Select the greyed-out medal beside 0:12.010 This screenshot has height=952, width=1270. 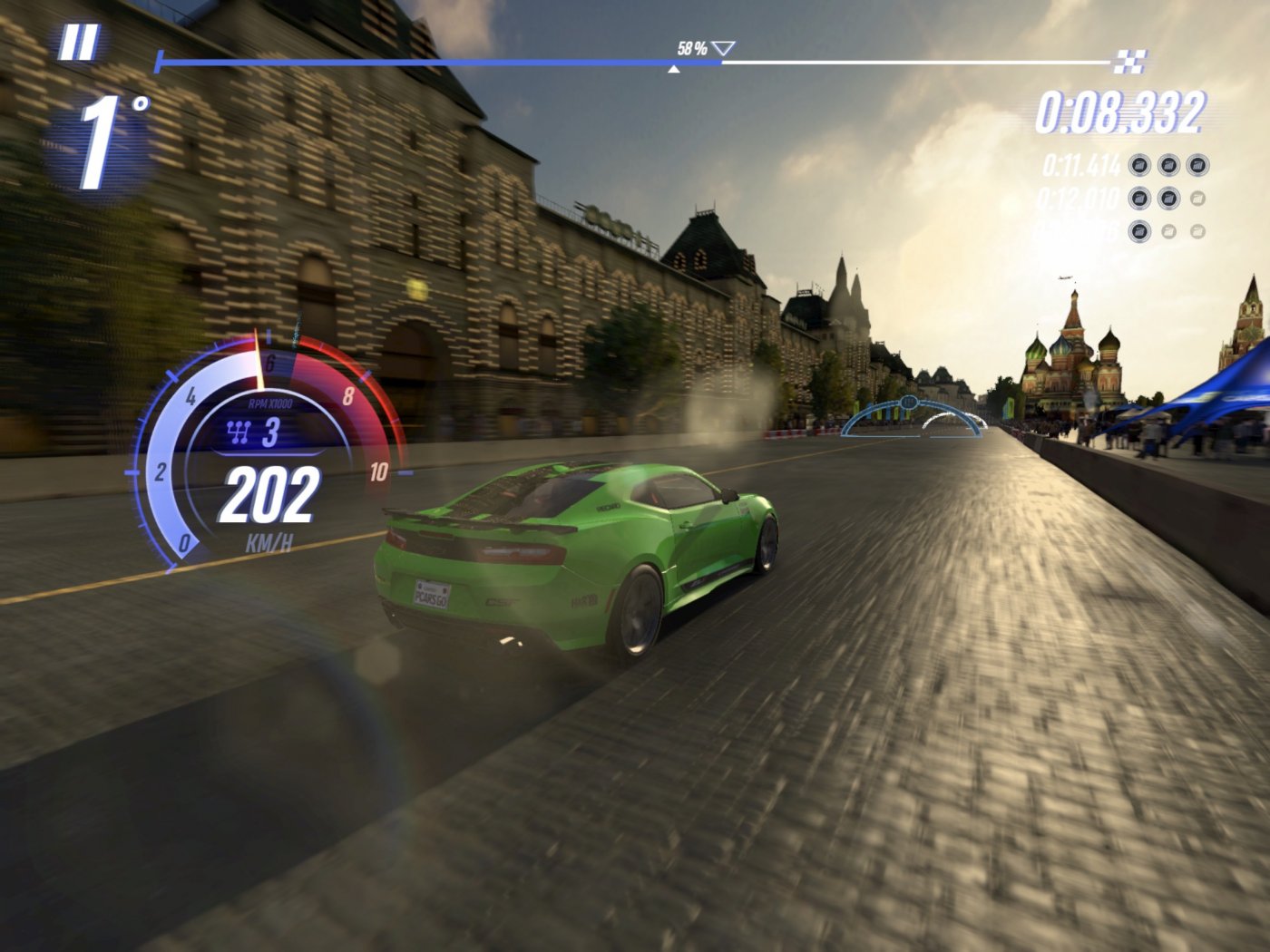[1197, 198]
